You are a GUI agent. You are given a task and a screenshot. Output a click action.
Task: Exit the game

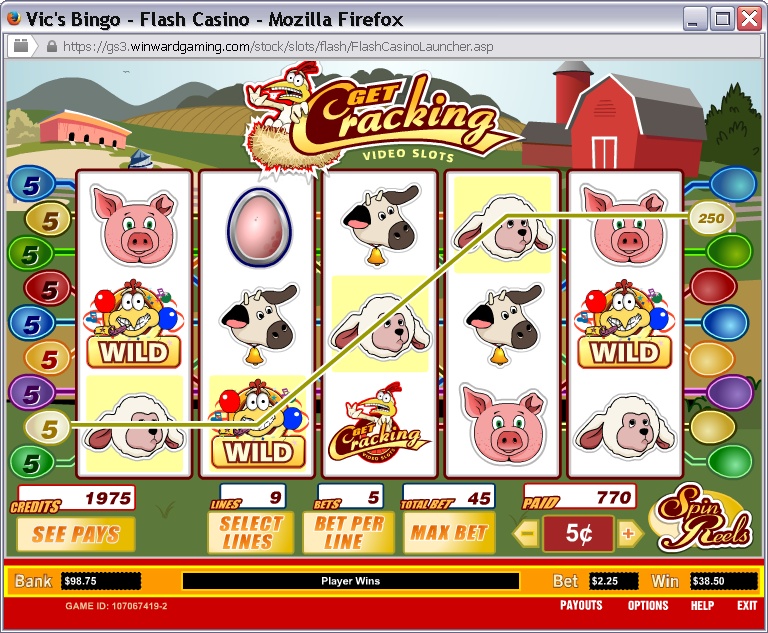pyautogui.click(x=746, y=606)
